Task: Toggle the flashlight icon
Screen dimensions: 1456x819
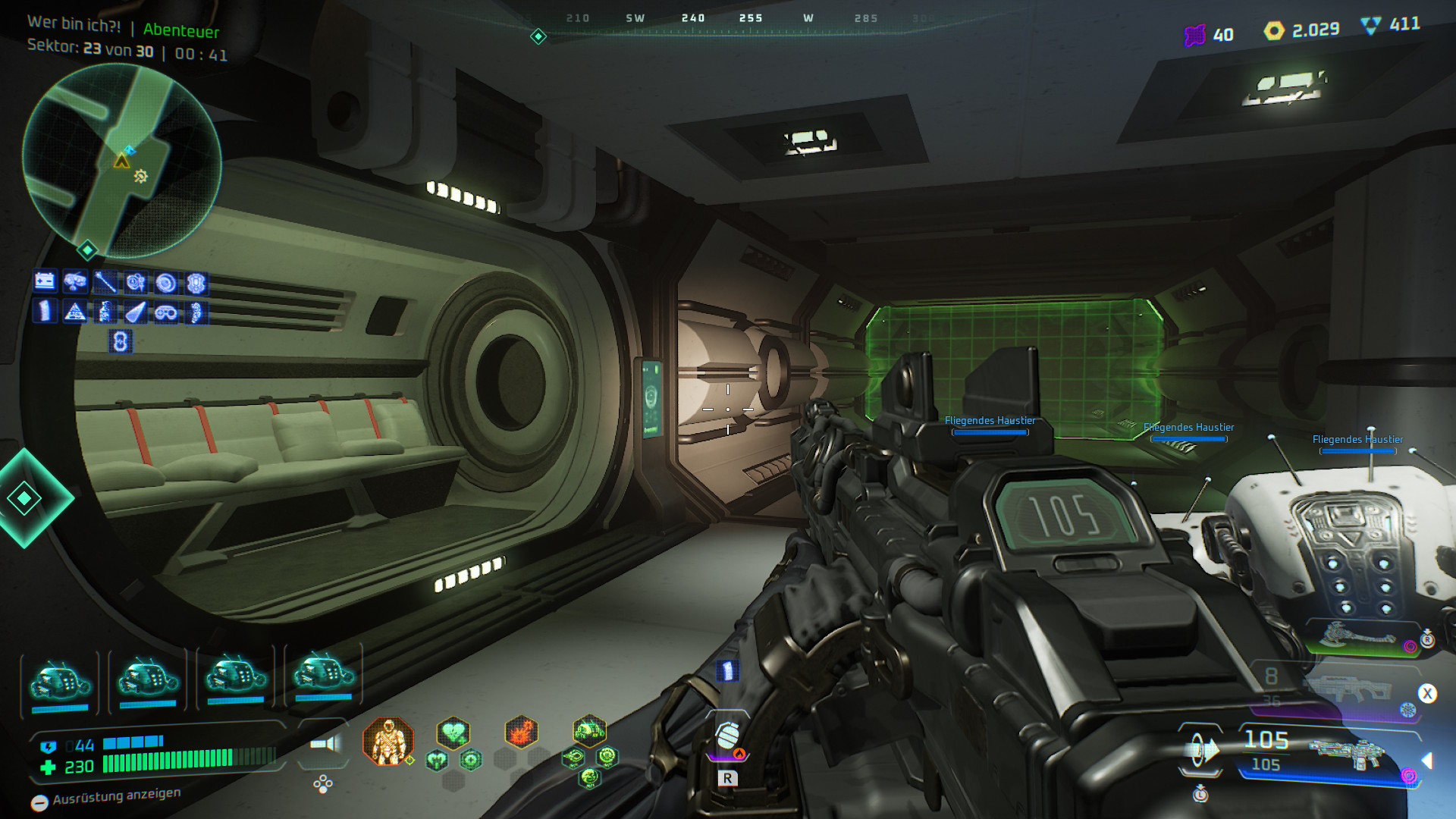Action: [x=325, y=744]
